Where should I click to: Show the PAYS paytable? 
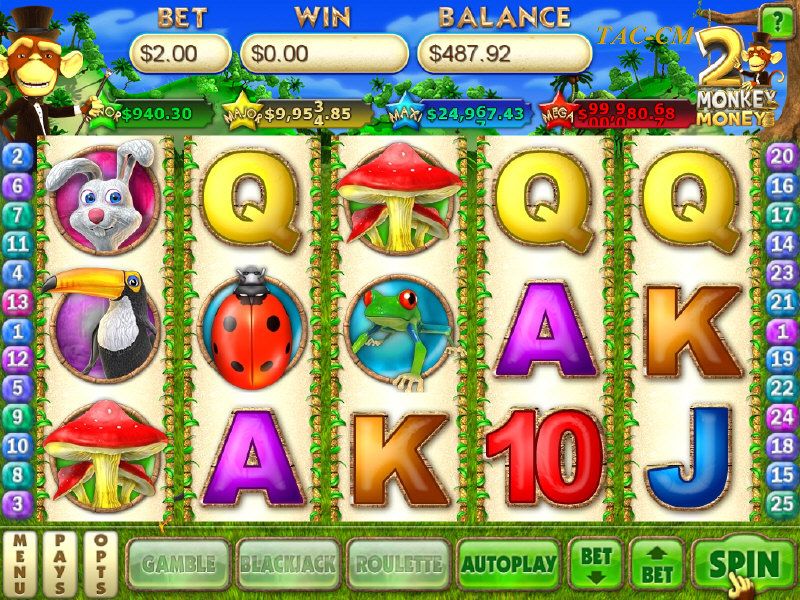(59, 564)
